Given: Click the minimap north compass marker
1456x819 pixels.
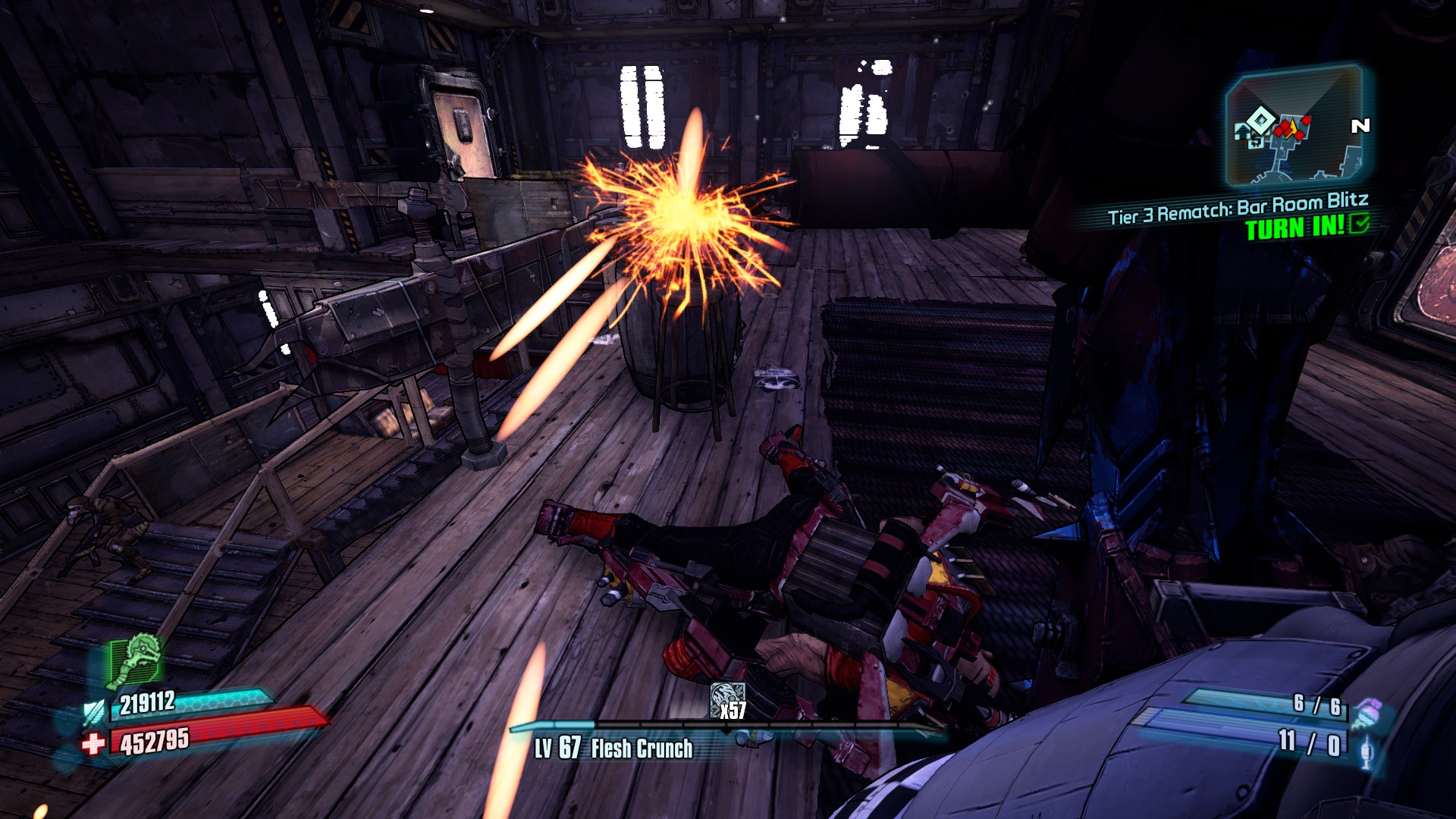Looking at the screenshot, I should point(1360,126).
